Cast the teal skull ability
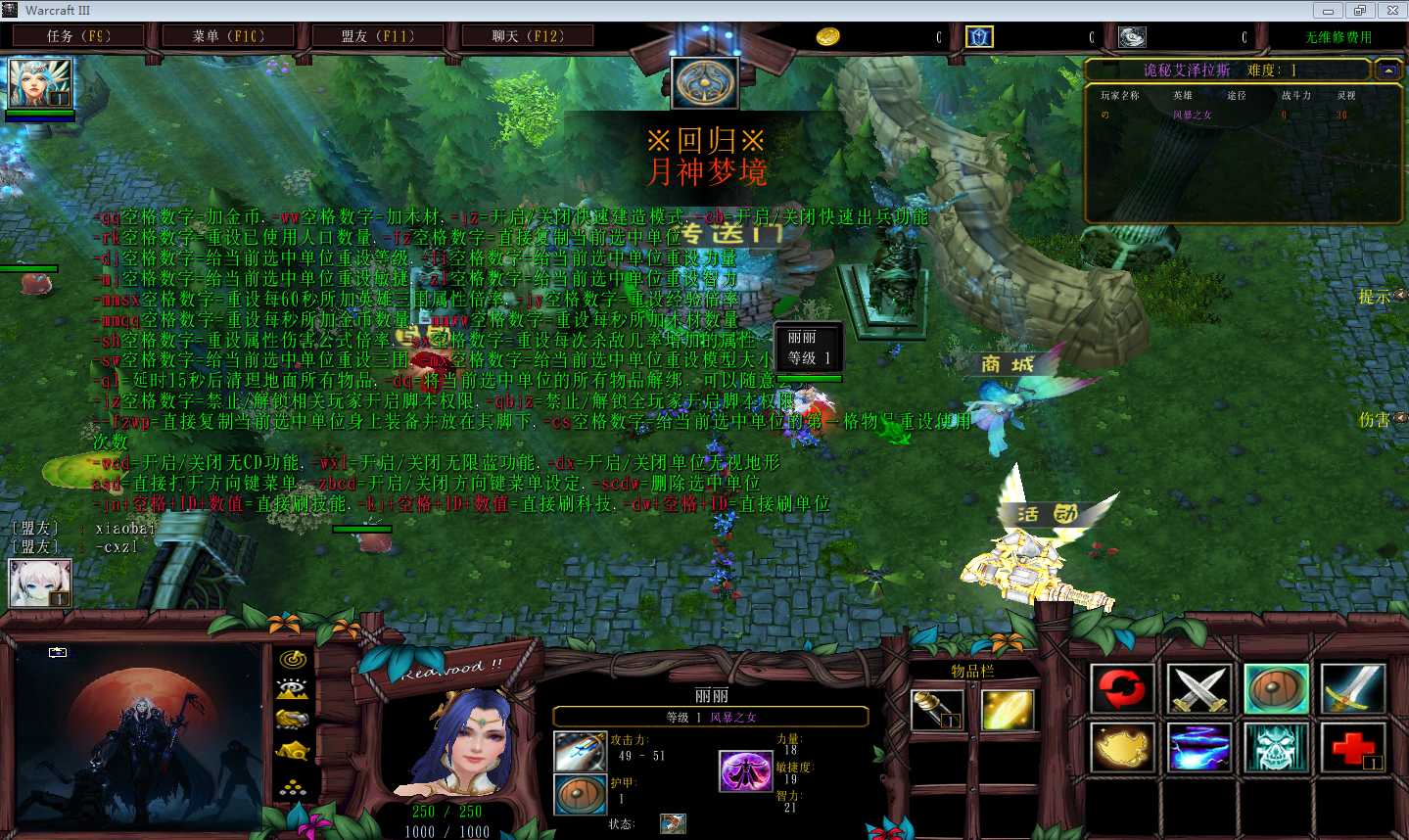This screenshot has height=840, width=1409. [x=1276, y=748]
